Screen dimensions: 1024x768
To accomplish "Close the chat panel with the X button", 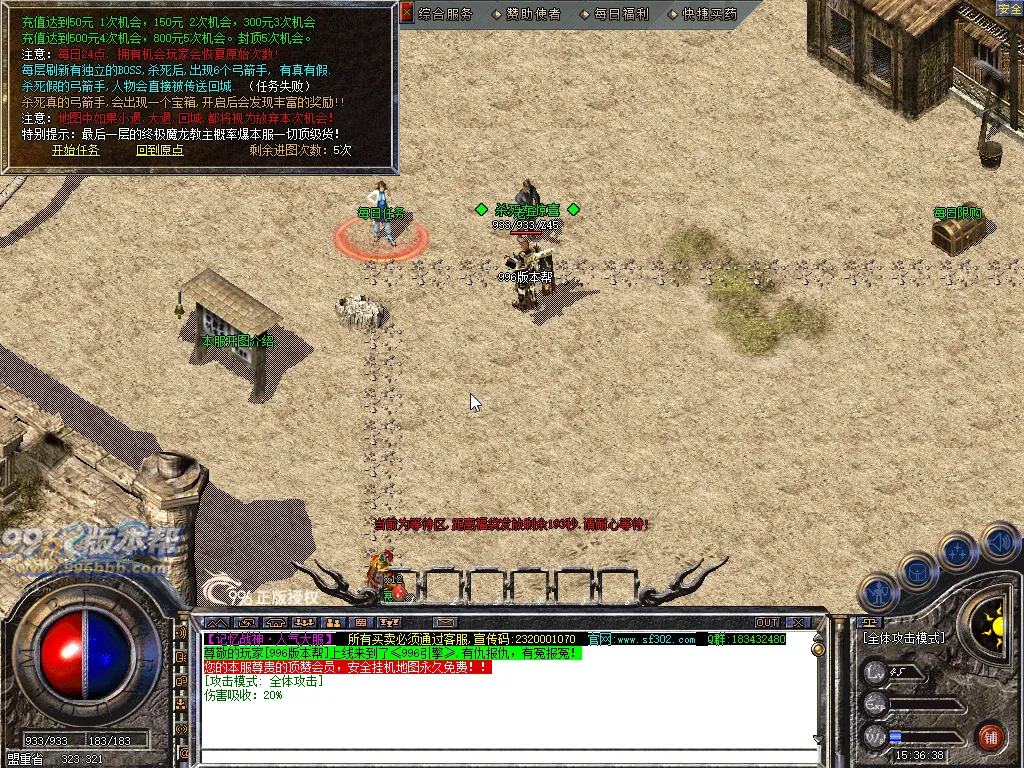I will point(797,622).
